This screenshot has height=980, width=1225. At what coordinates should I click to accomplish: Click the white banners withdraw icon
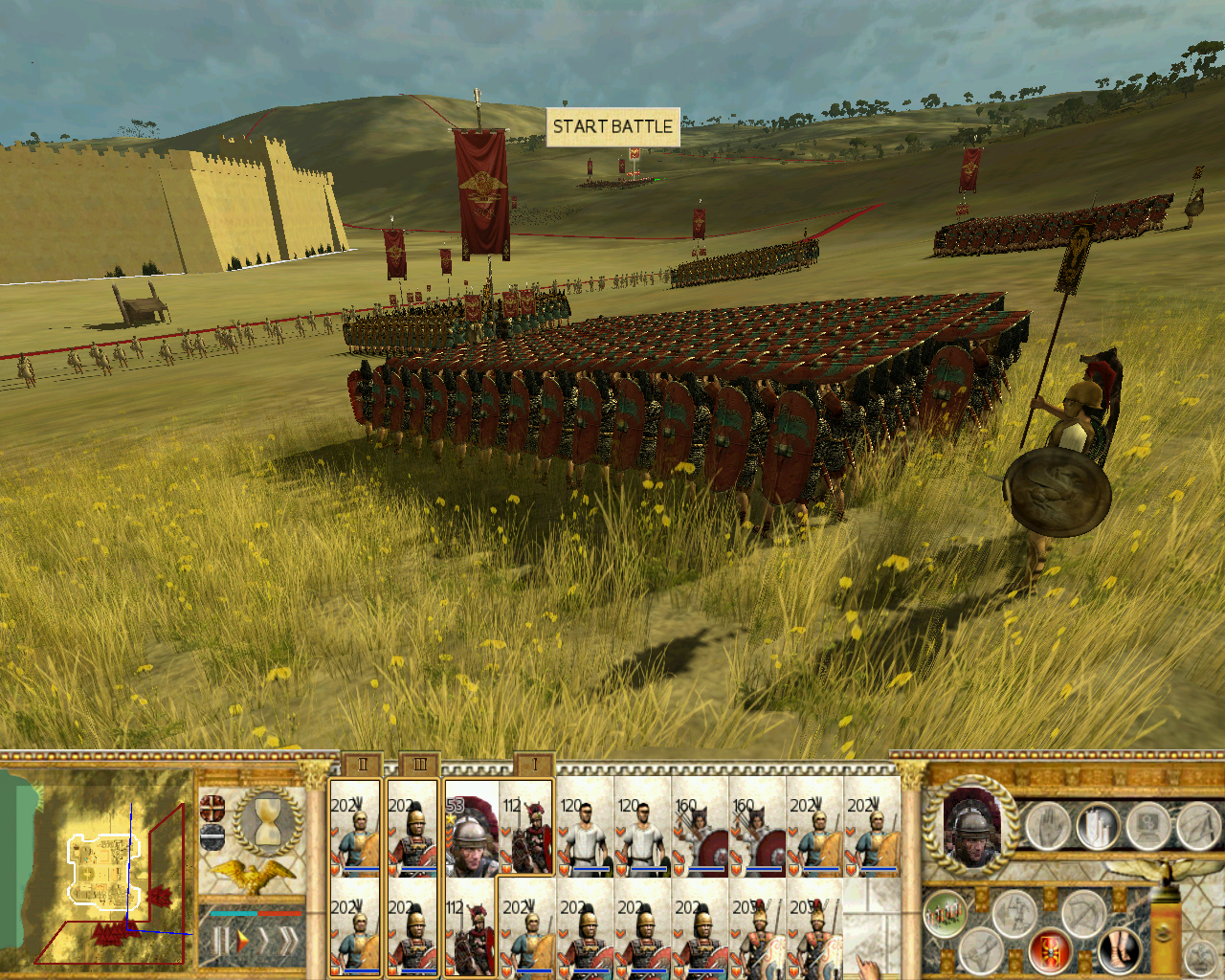point(1100,826)
